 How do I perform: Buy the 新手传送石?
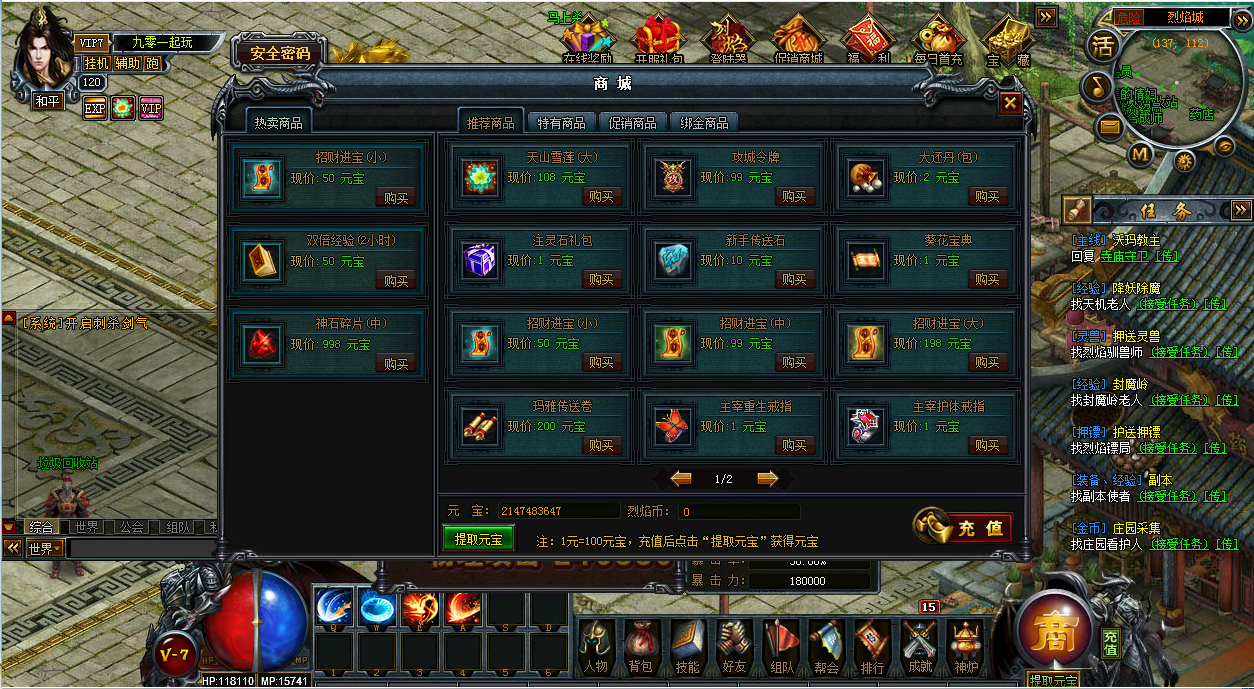[x=794, y=280]
